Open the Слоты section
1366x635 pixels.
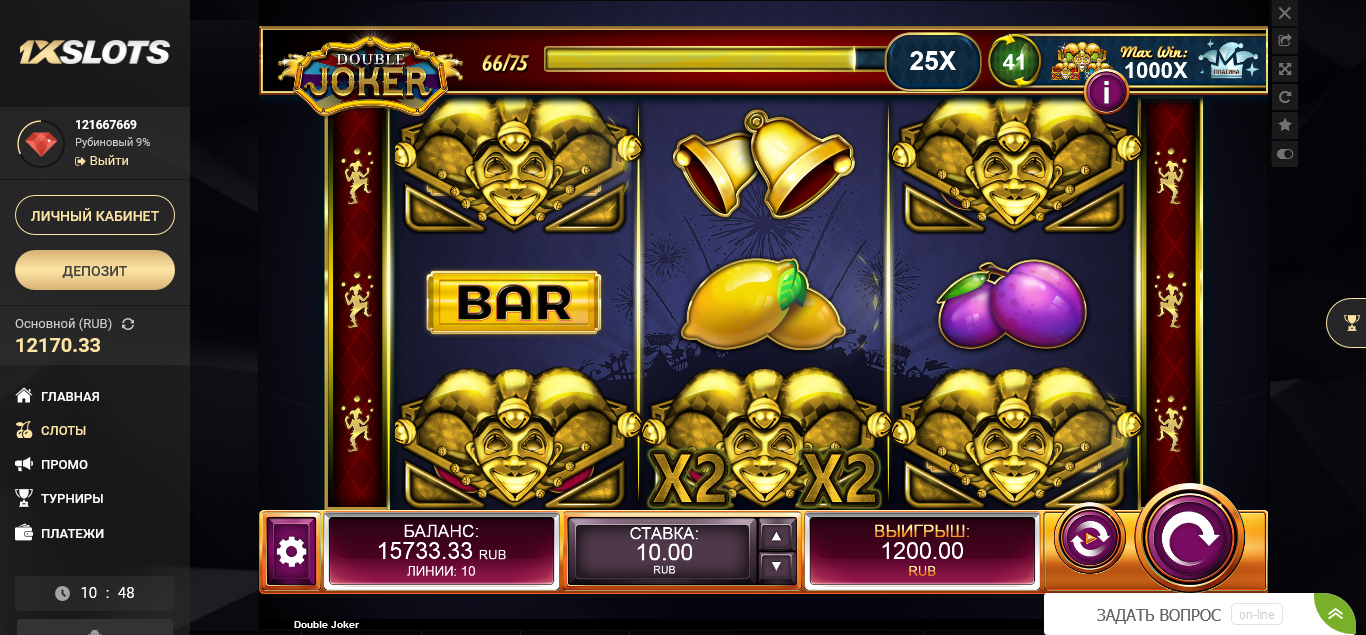coord(63,430)
